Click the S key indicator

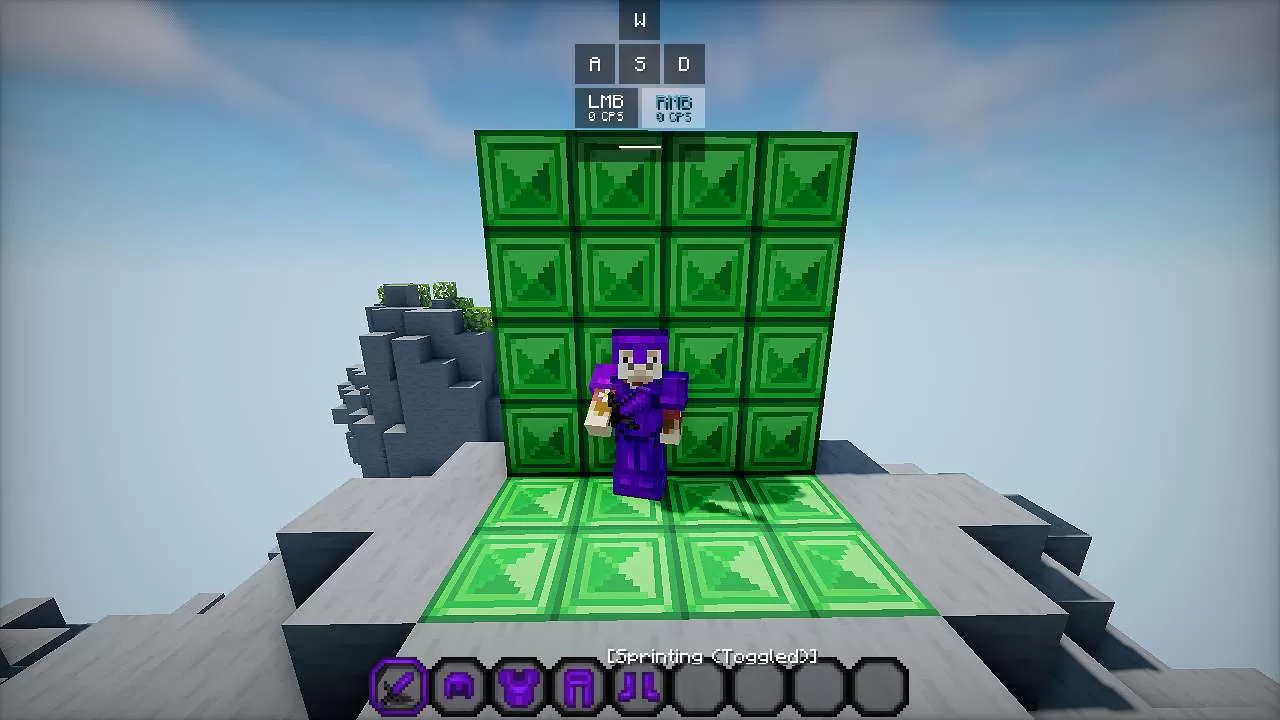[639, 63]
